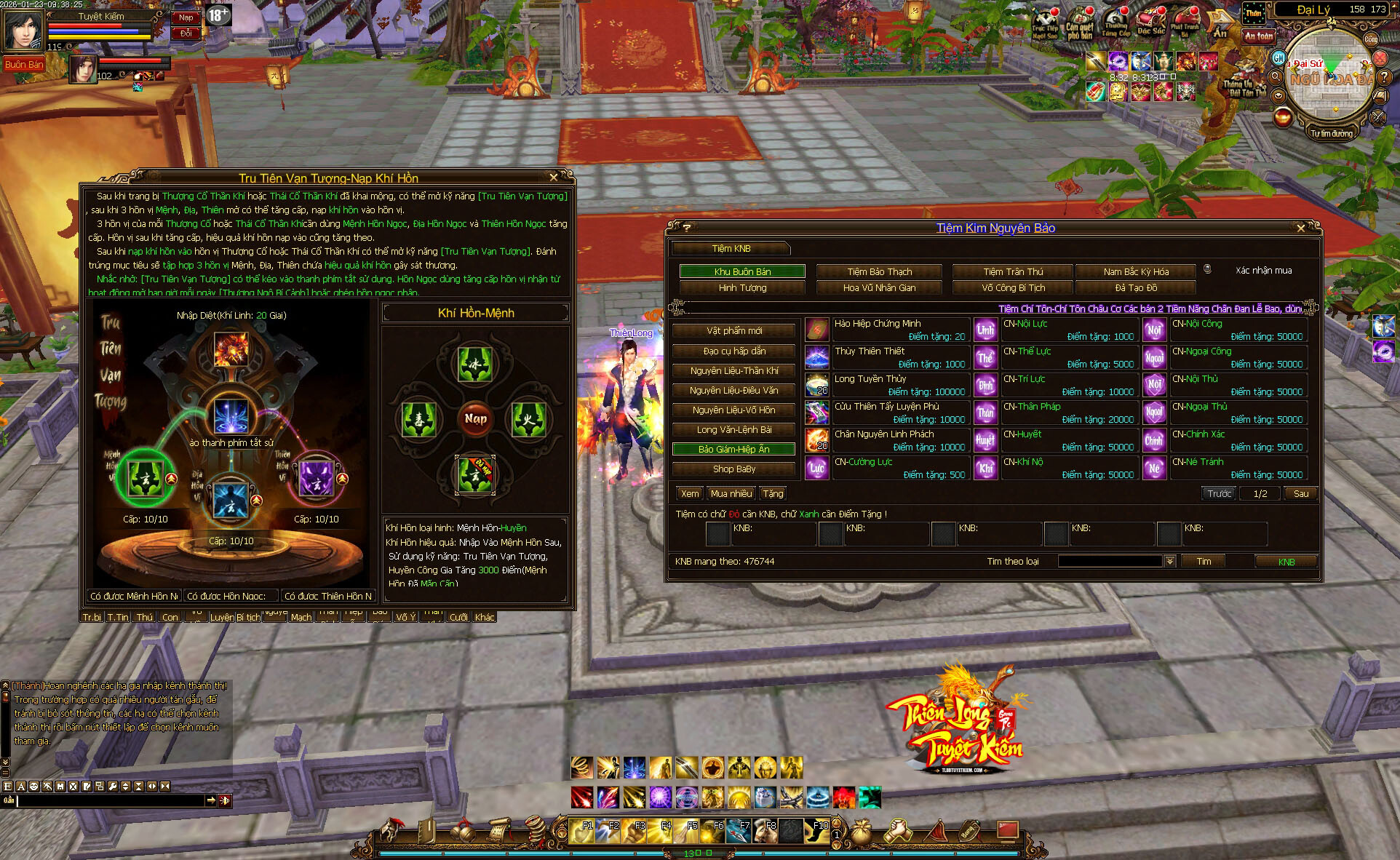
Task: Select the Khu Buôn Bán shop section
Action: coord(742,271)
